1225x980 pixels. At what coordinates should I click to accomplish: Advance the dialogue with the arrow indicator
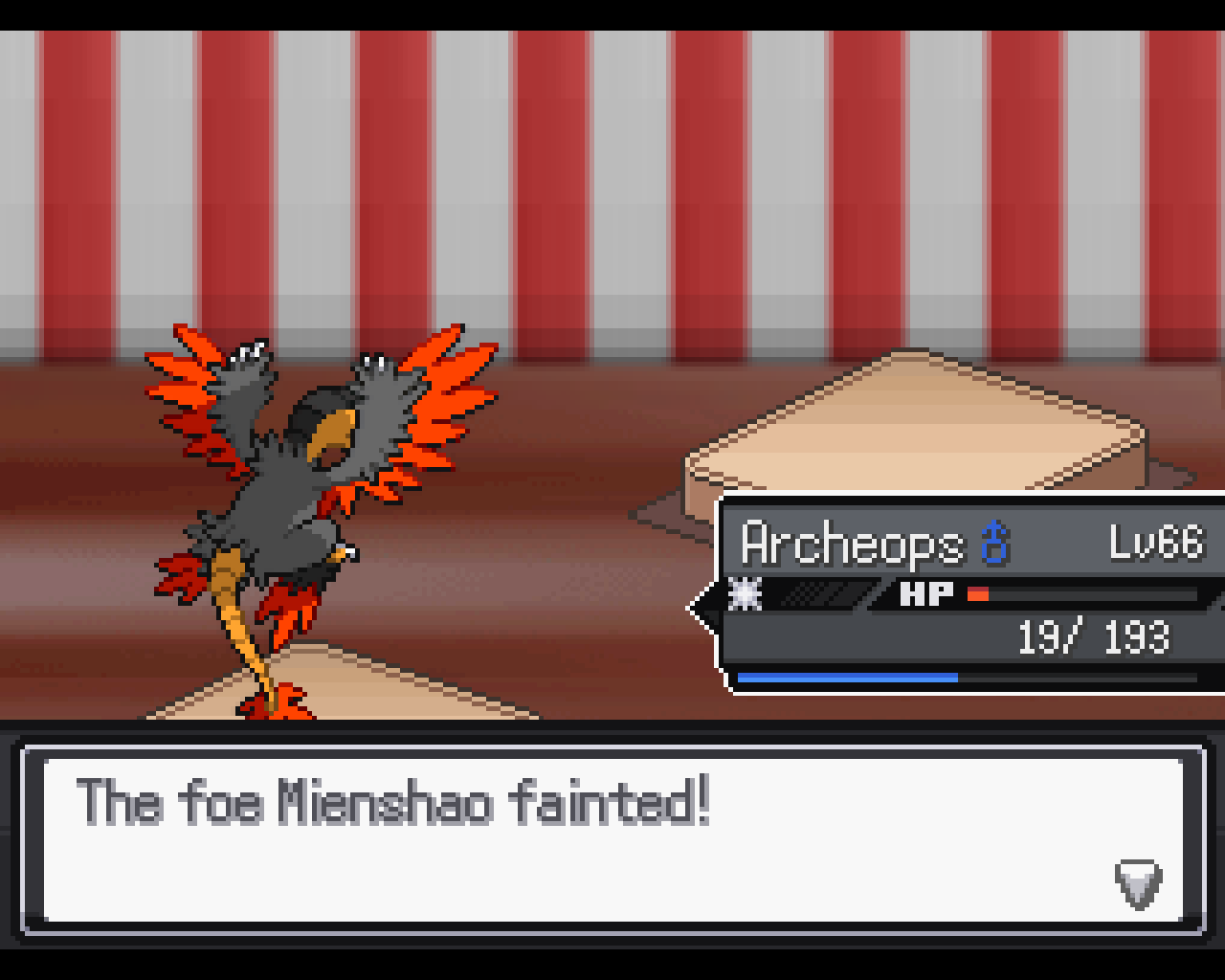[1138, 883]
